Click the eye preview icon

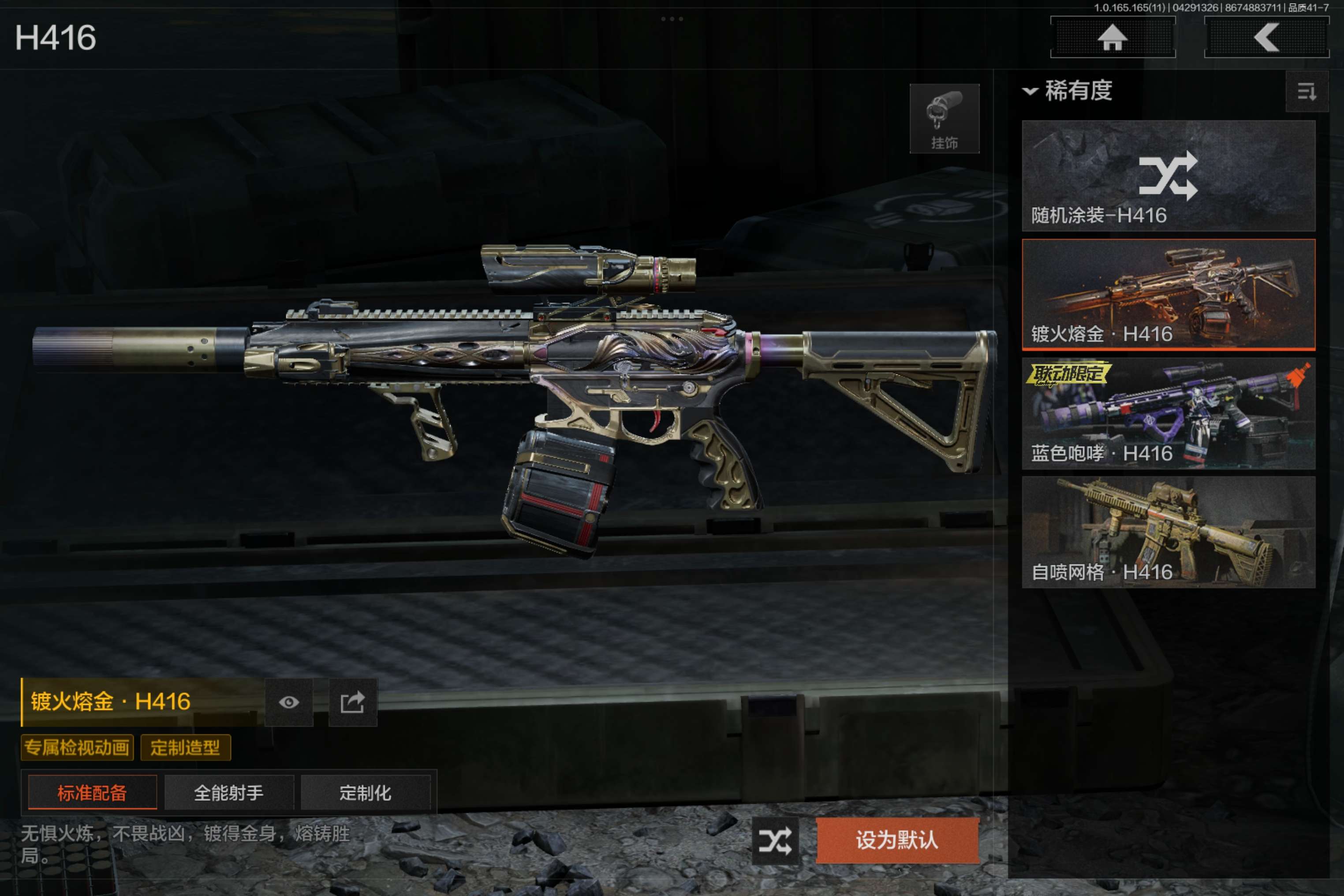click(x=288, y=702)
